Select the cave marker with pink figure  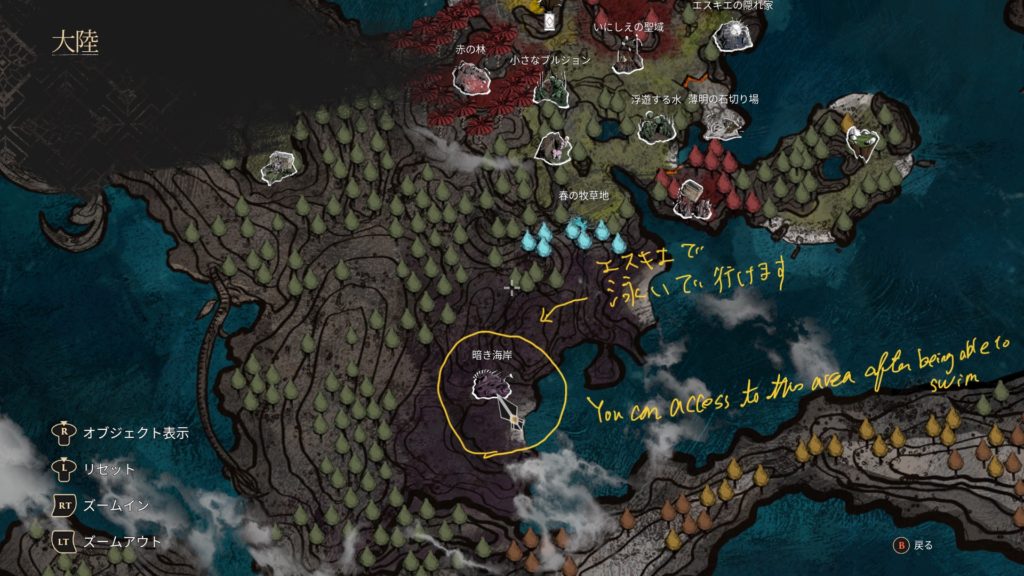[553, 147]
